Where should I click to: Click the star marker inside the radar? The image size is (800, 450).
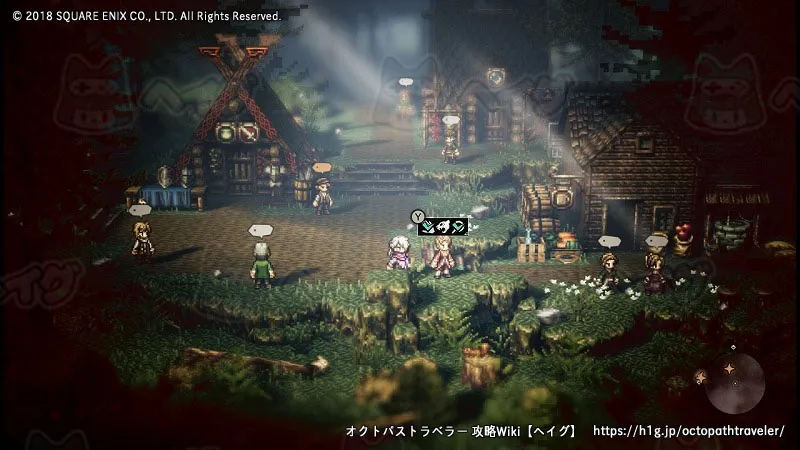tap(730, 369)
